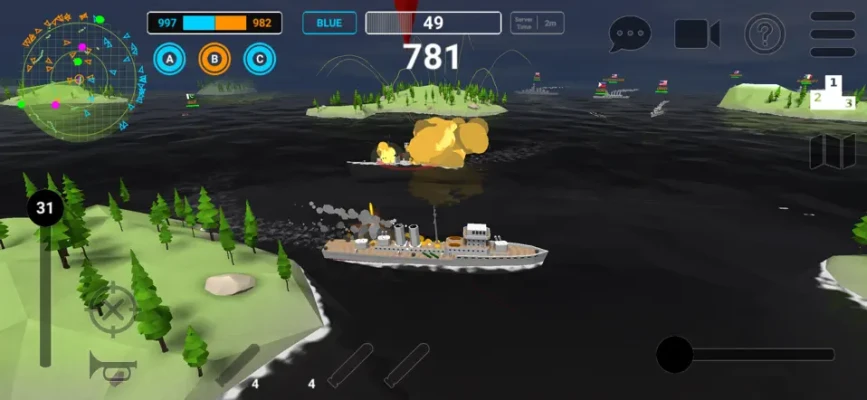Viewport: 867px width, 400px height.
Task: Tap the crosshair aim targeting button
Action: point(113,310)
